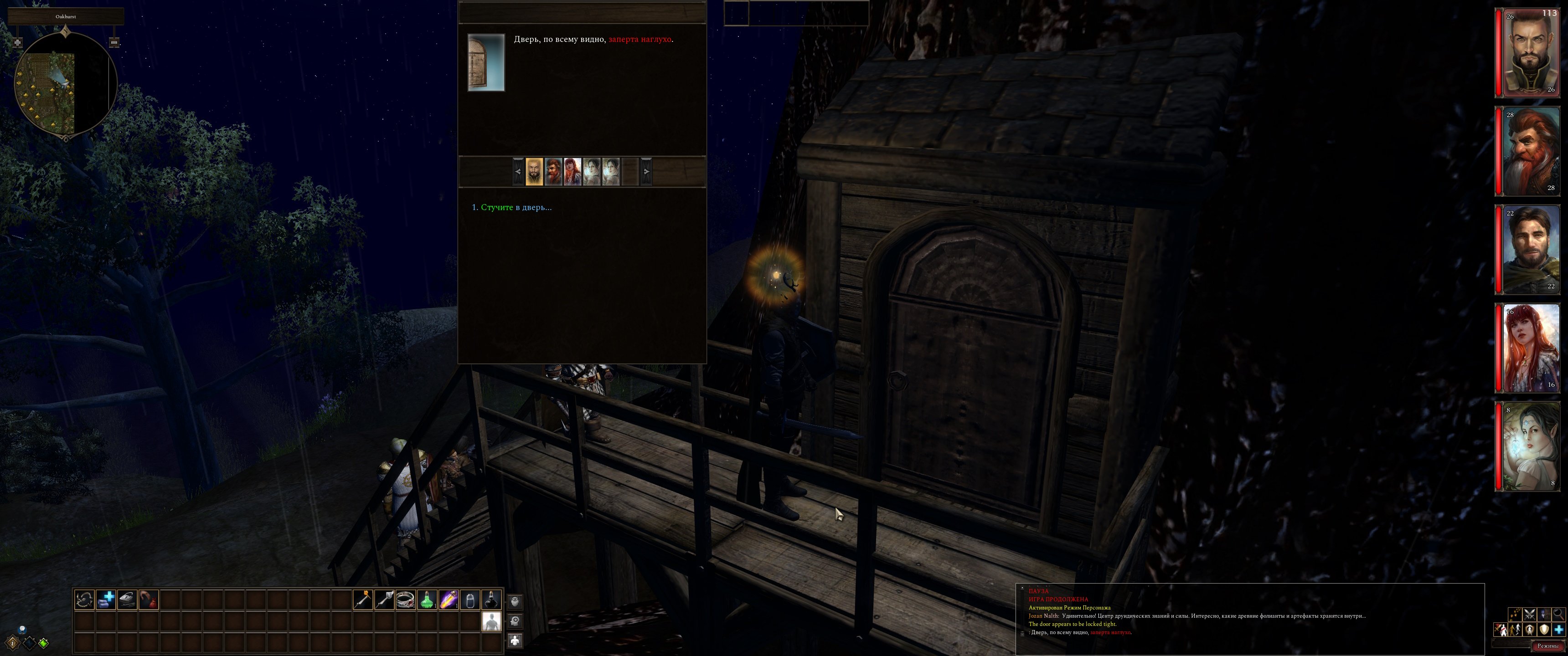The height and width of the screenshot is (656, 1568).
Task: Click the hand and red pouch pickpocket skill
Action: click(149, 600)
